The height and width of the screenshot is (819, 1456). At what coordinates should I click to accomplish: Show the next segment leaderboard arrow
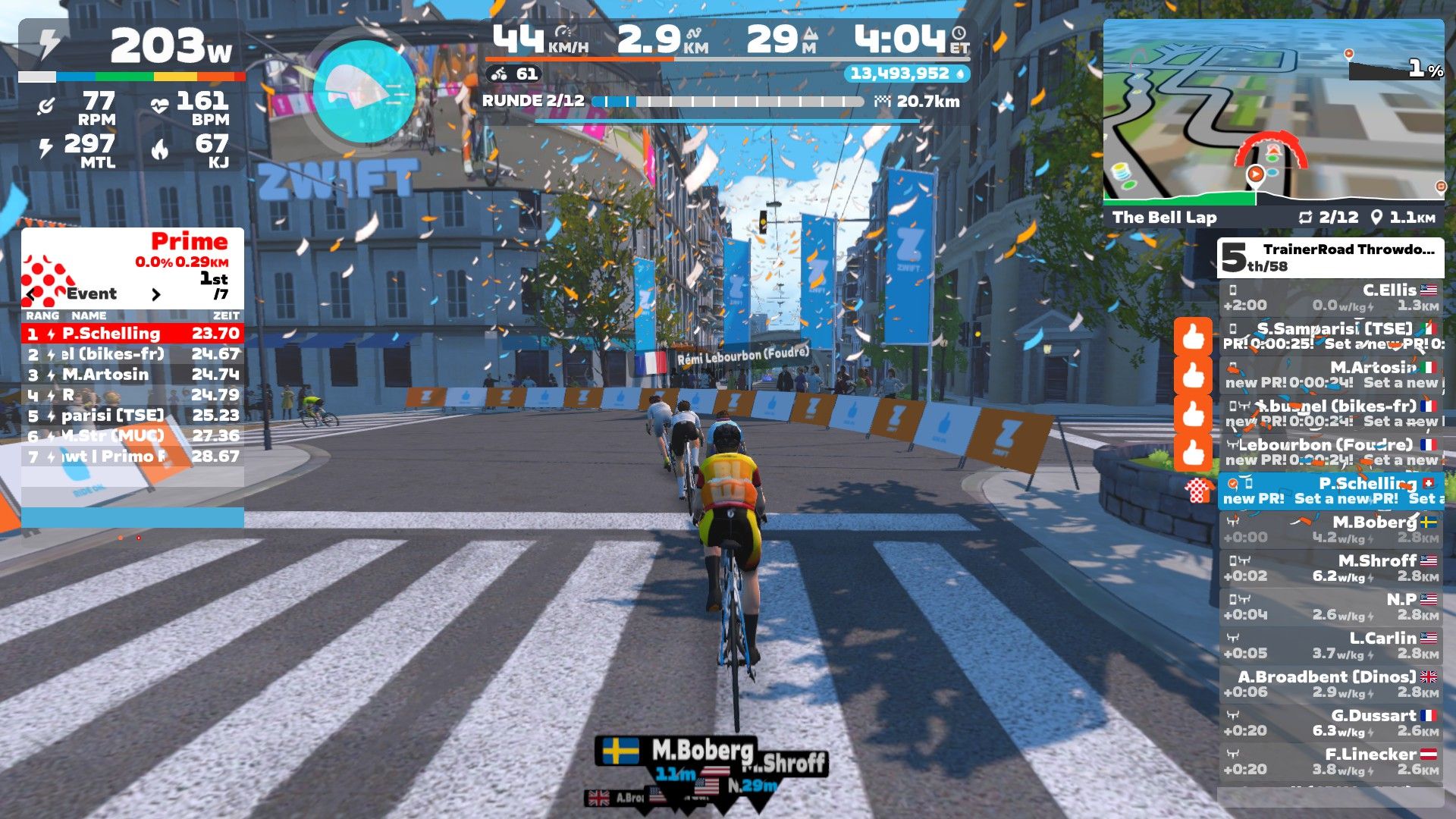[x=156, y=294]
